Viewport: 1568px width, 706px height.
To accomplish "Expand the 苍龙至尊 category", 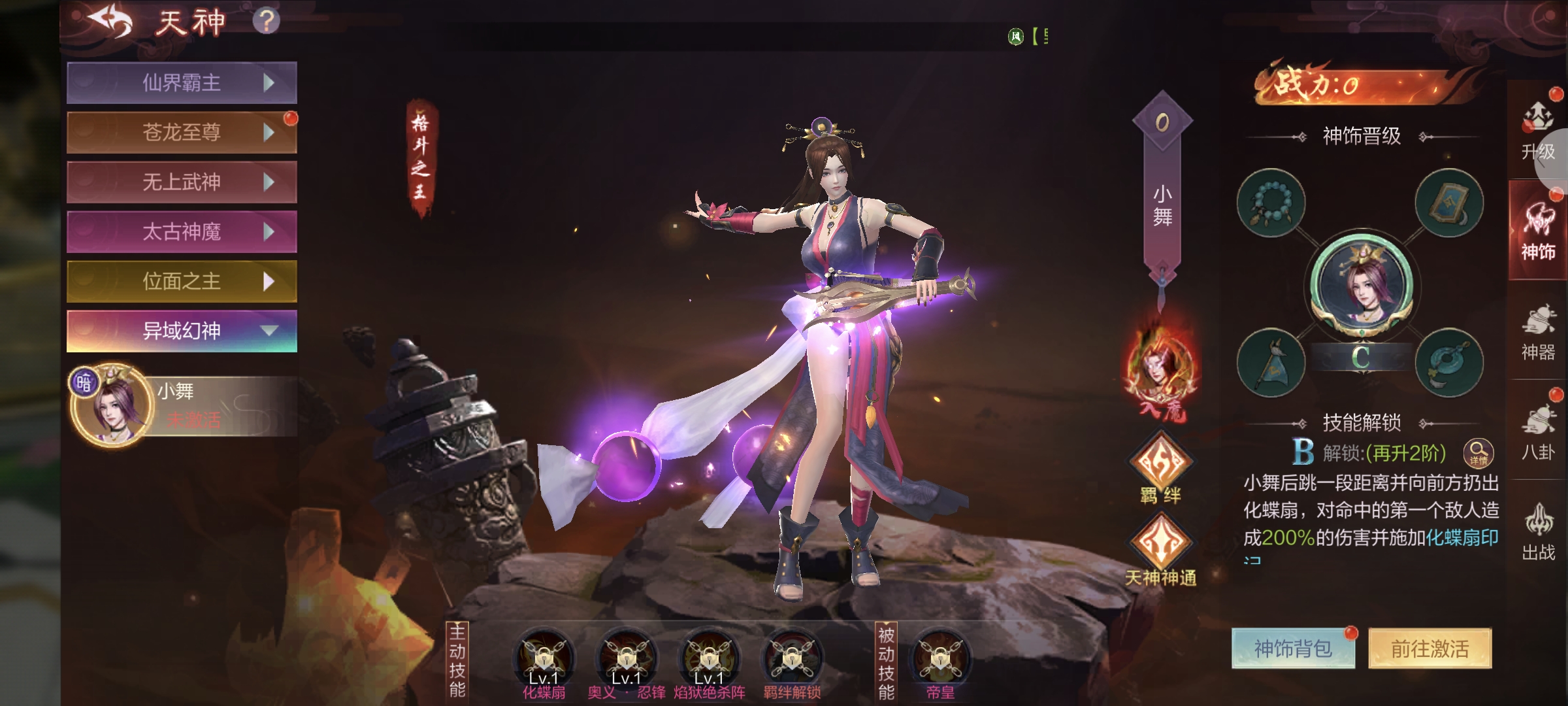I will click(x=182, y=133).
